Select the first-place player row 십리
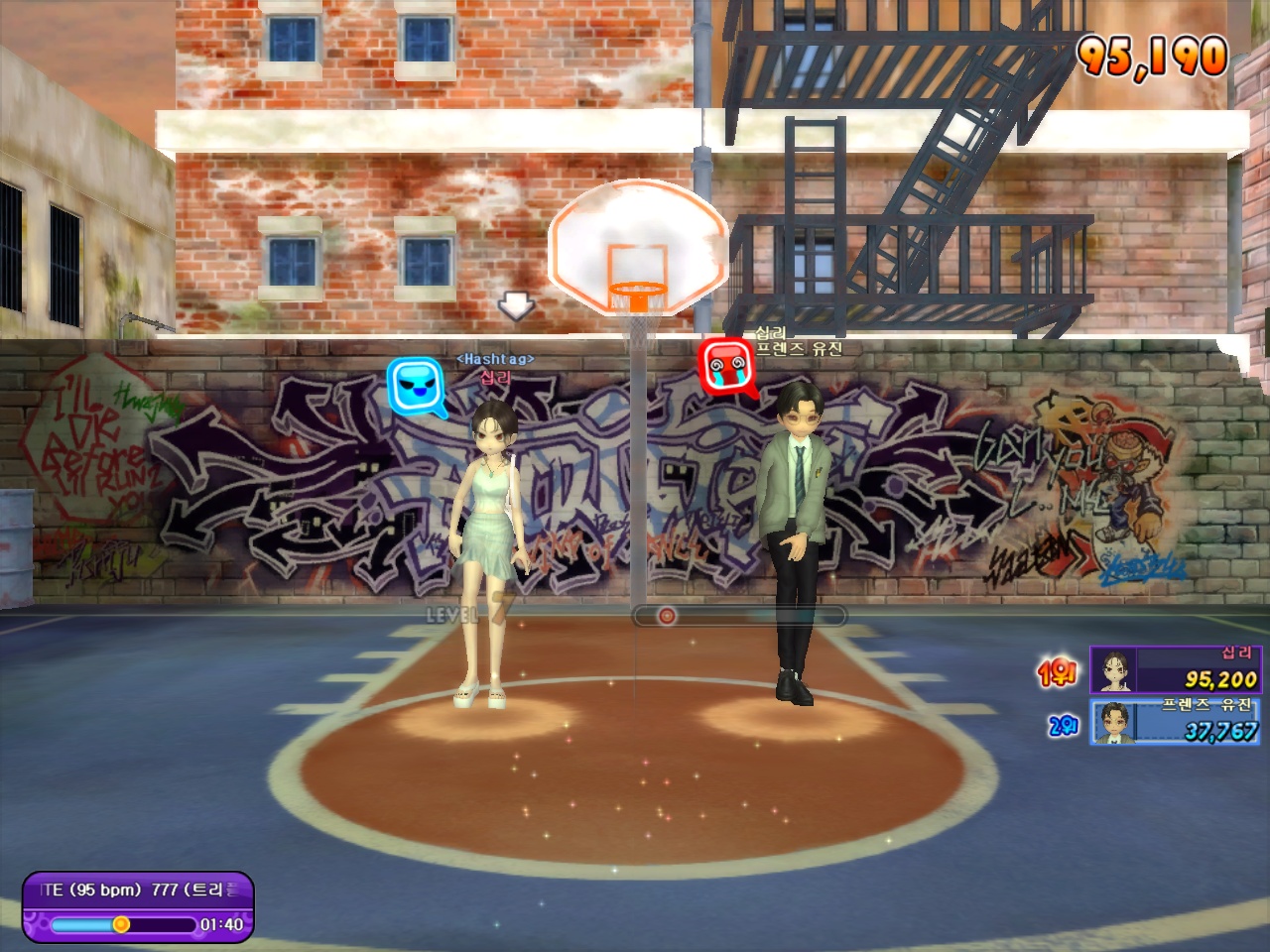This screenshot has width=1270, height=952. coord(1174,669)
